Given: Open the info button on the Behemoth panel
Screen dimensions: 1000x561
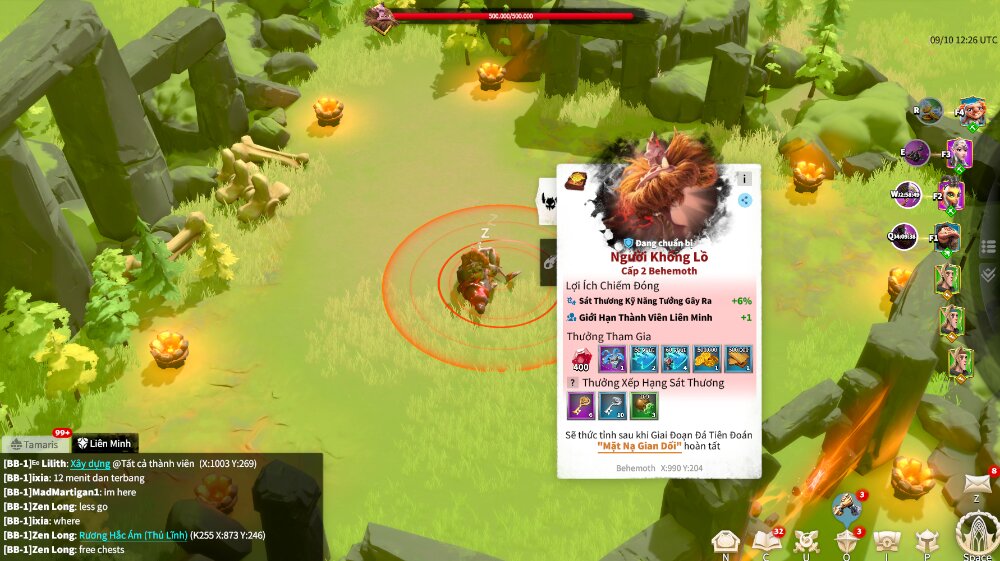Looking at the screenshot, I should tap(744, 179).
